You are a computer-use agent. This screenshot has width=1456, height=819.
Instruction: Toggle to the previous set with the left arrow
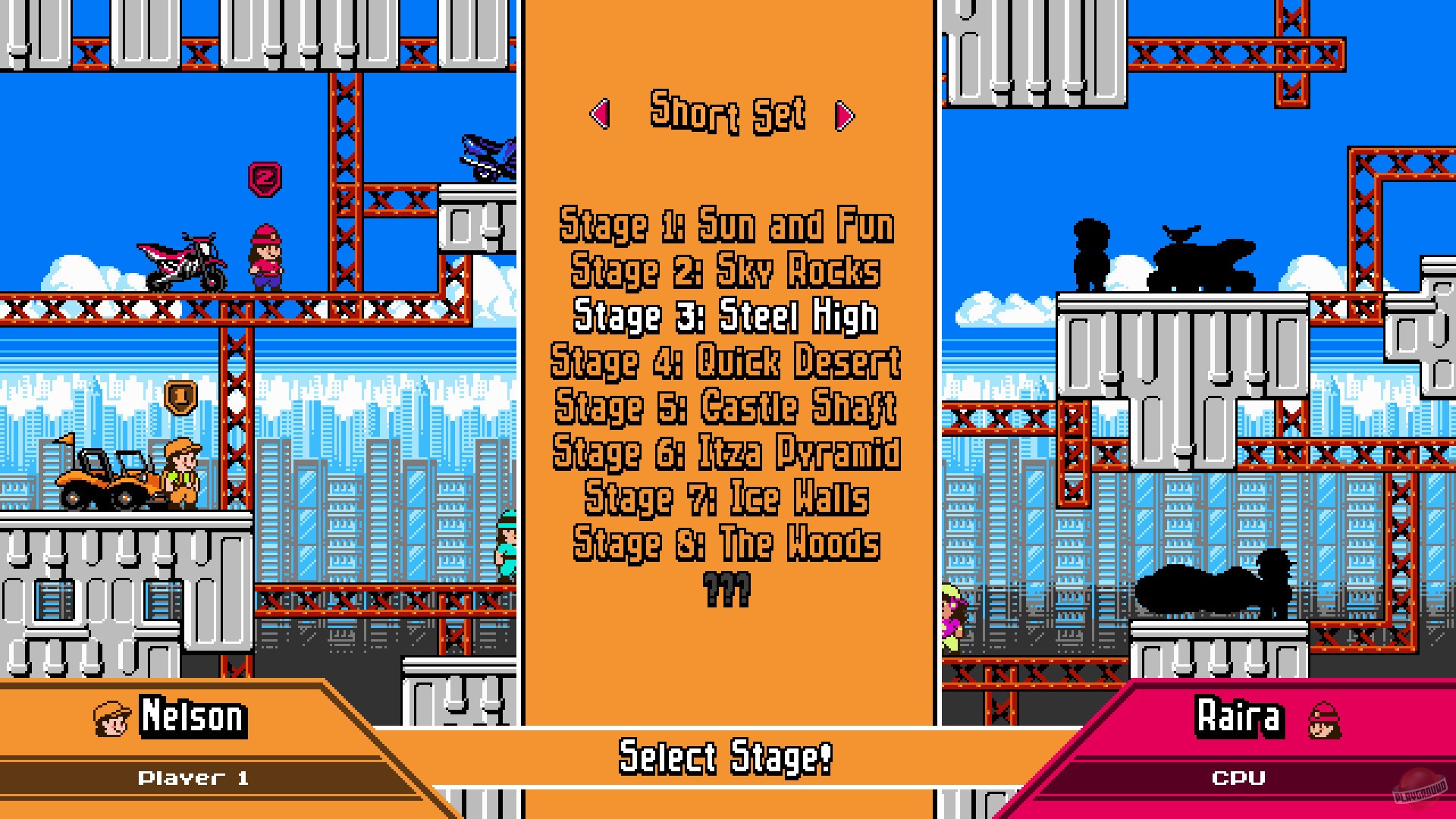click(601, 115)
